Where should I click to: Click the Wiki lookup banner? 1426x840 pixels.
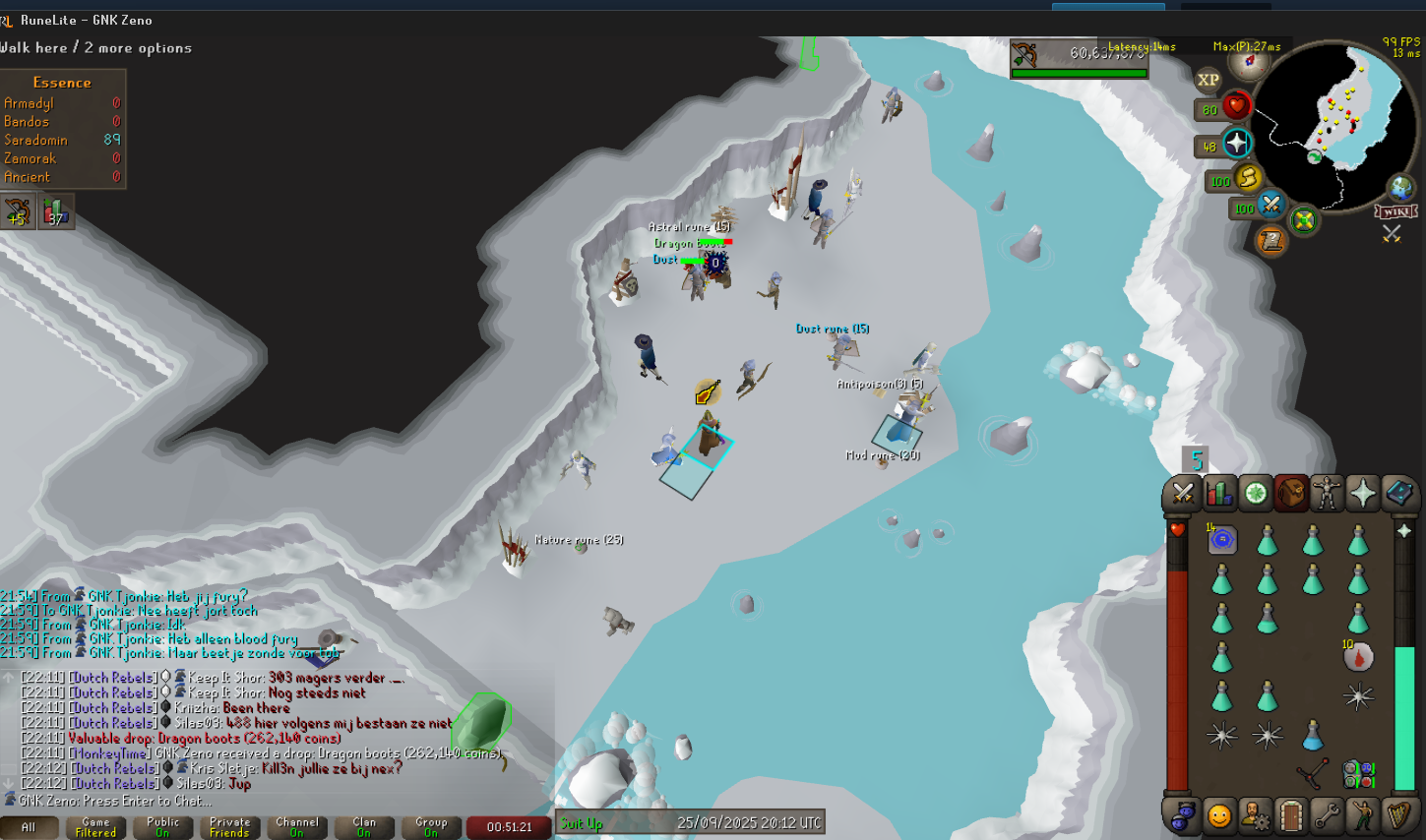(x=1396, y=212)
